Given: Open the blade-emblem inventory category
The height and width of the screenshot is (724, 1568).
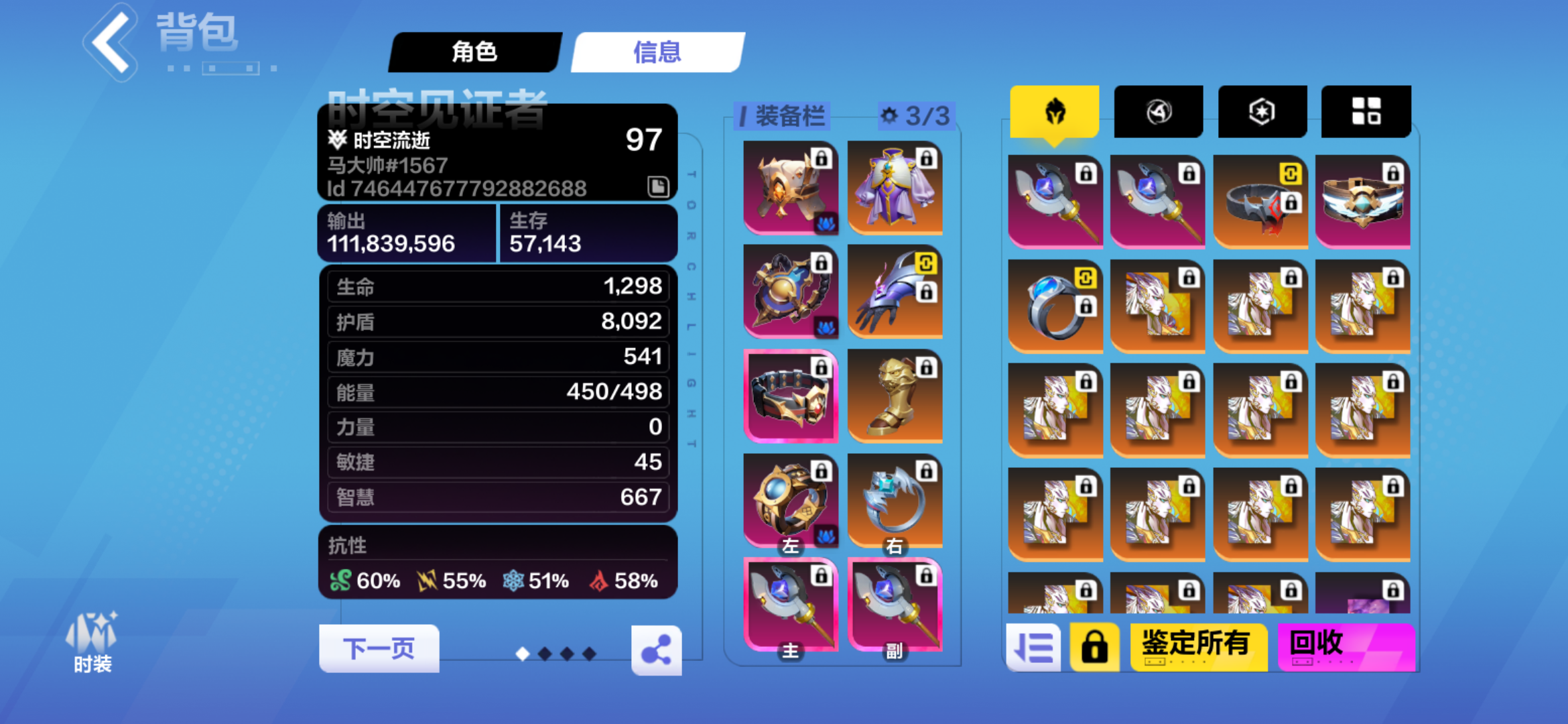Looking at the screenshot, I should tap(1158, 111).
